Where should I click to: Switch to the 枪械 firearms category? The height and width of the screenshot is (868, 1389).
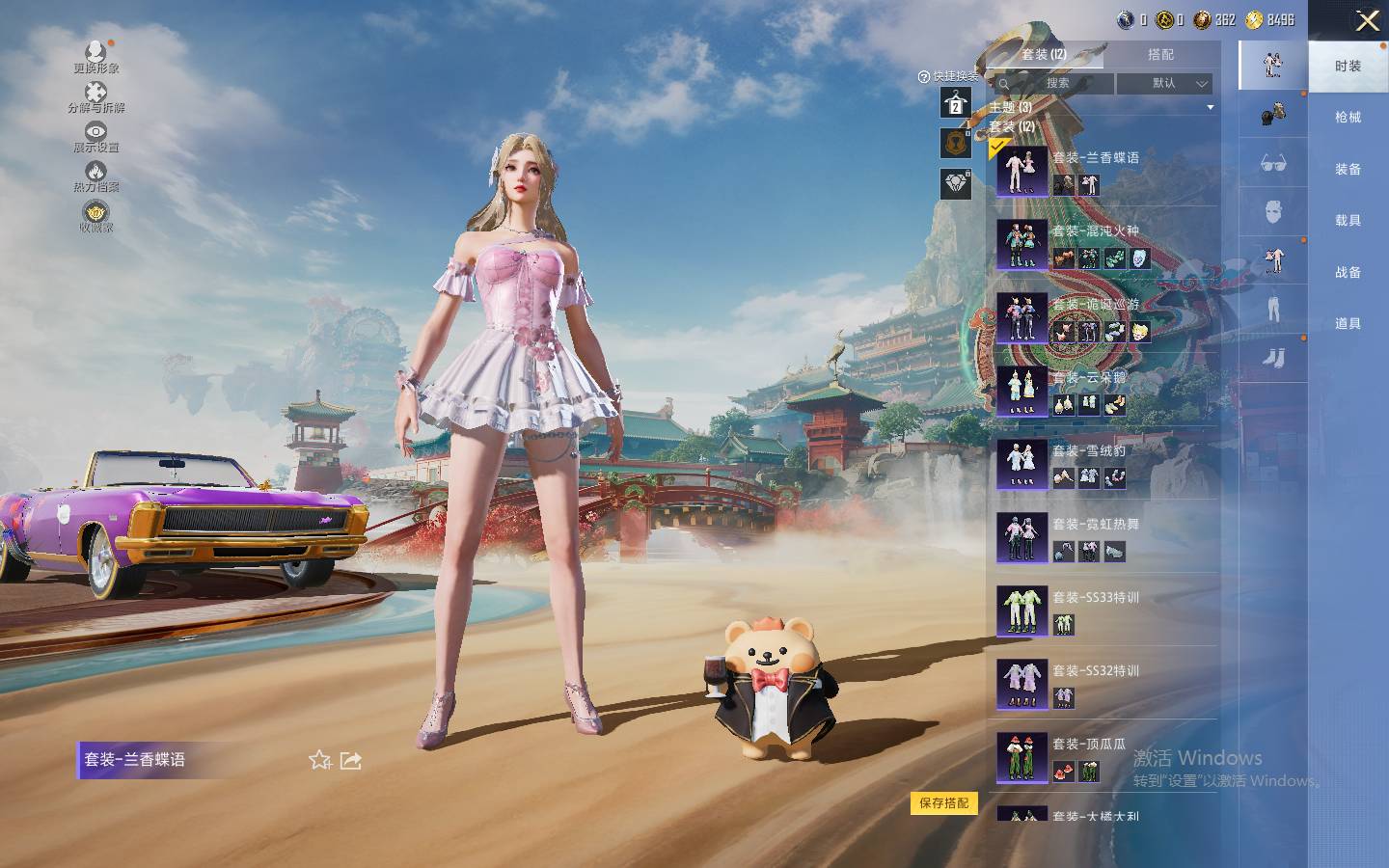(1348, 118)
